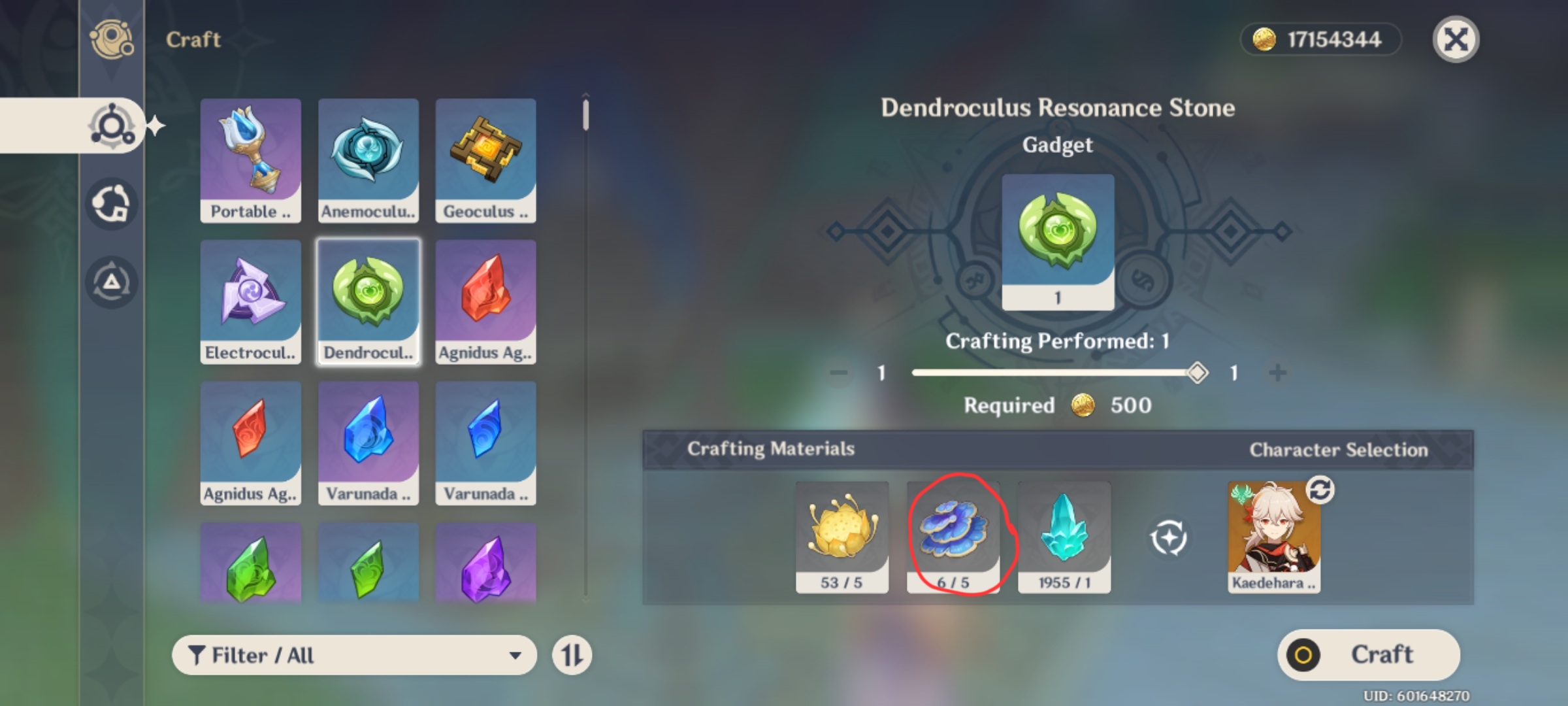Open the Filter / All dropdown

[356, 654]
